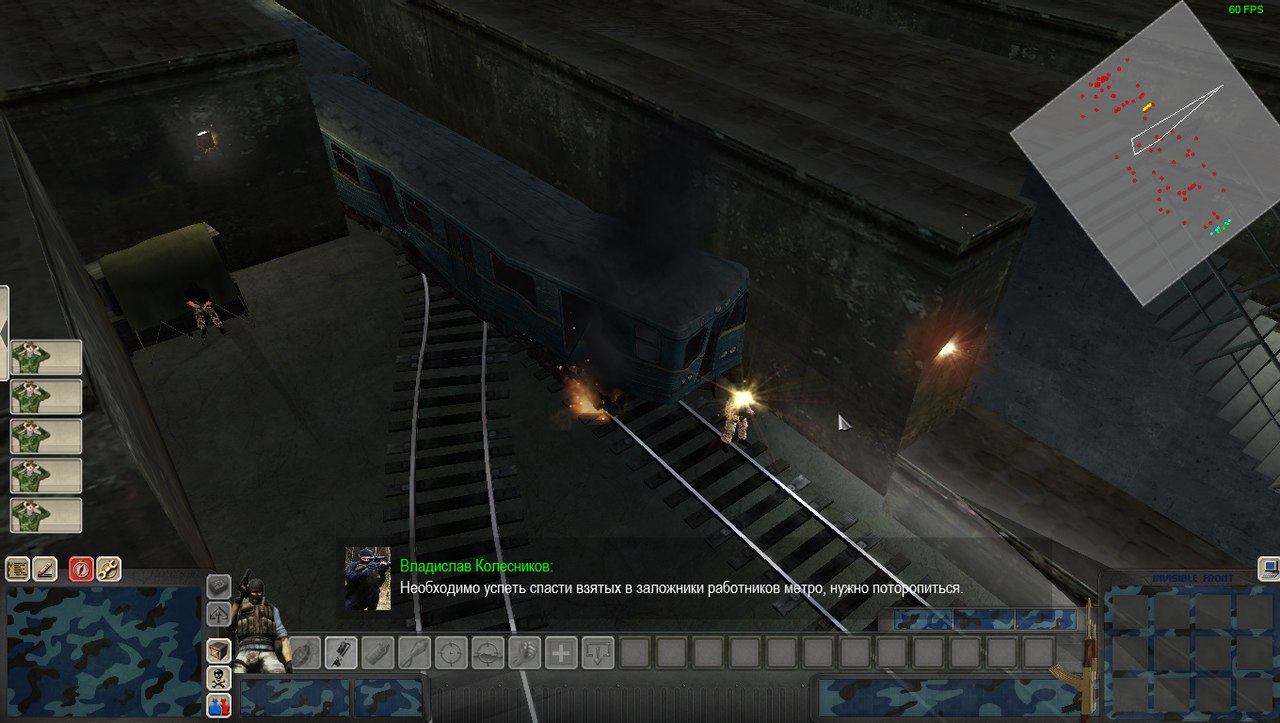Choose the hand grenade command

305,653
